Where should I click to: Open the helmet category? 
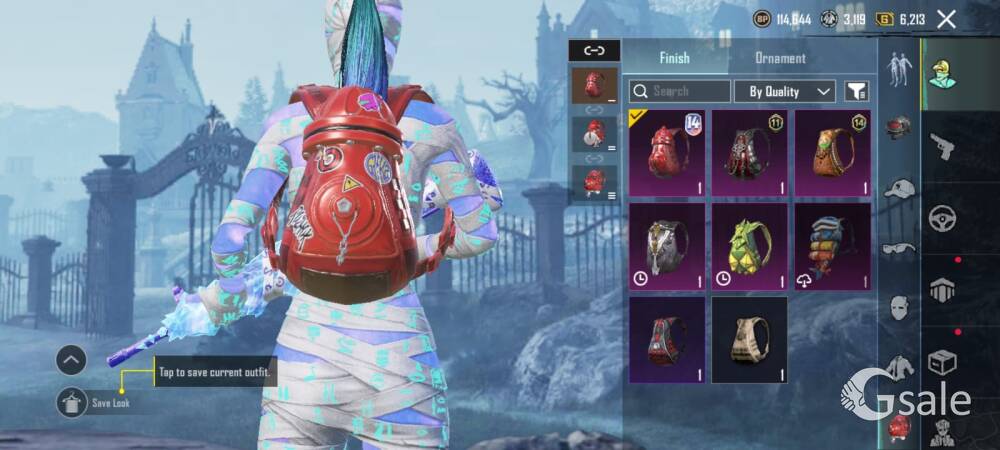(x=899, y=128)
